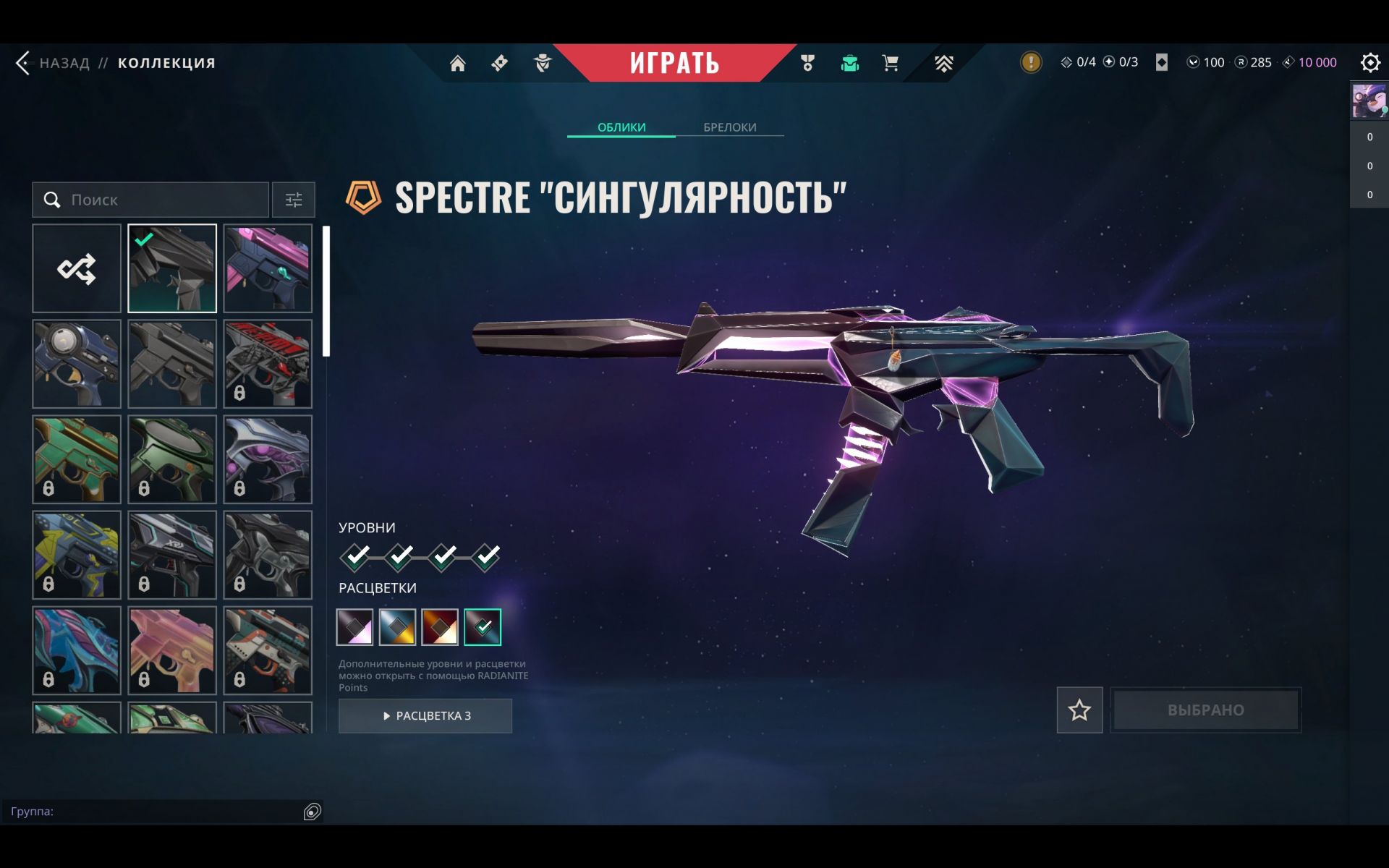Select the ОБЛИКИ tab

coord(621,127)
